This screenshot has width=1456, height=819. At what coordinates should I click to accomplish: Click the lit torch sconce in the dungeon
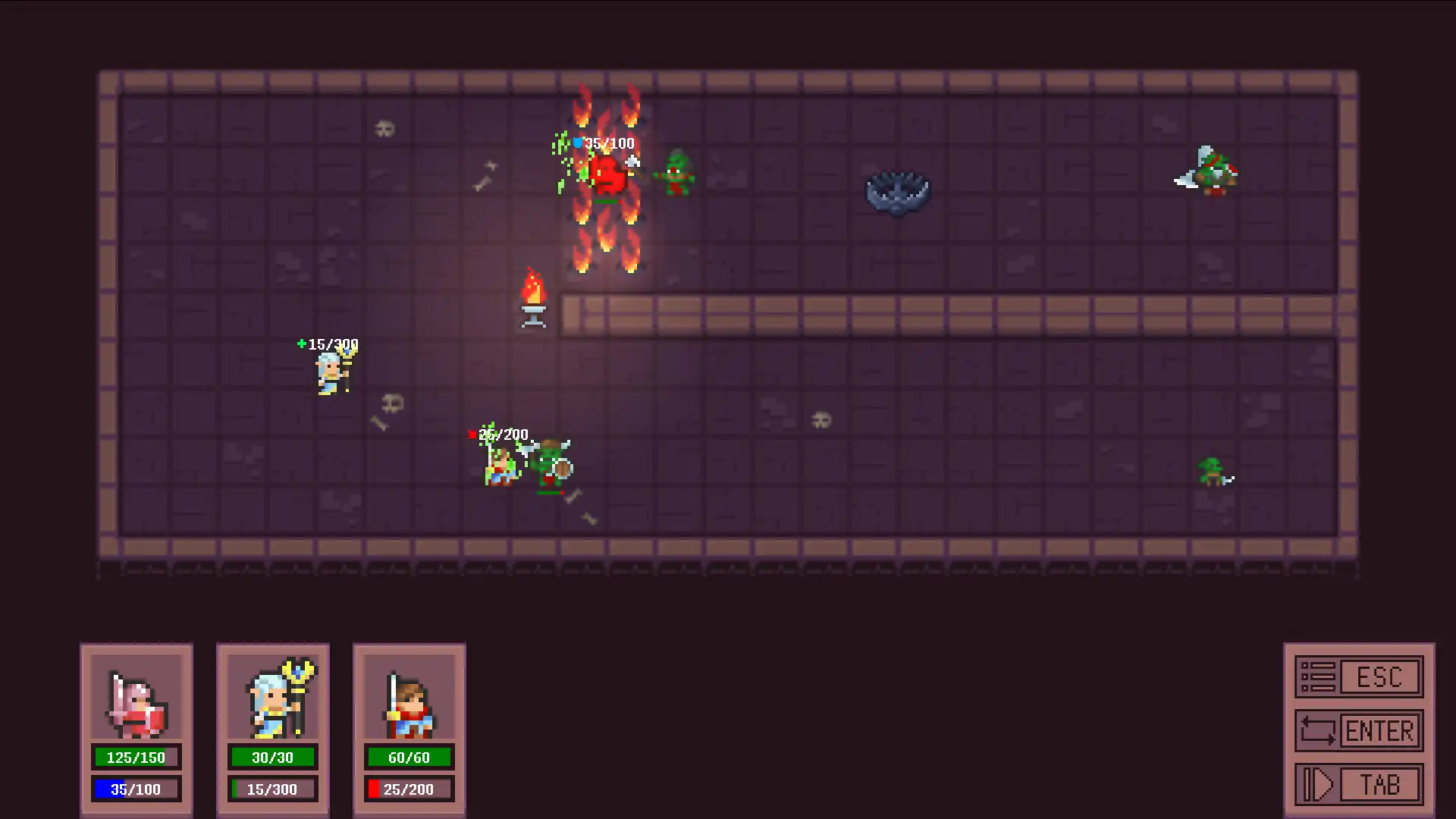point(534,296)
